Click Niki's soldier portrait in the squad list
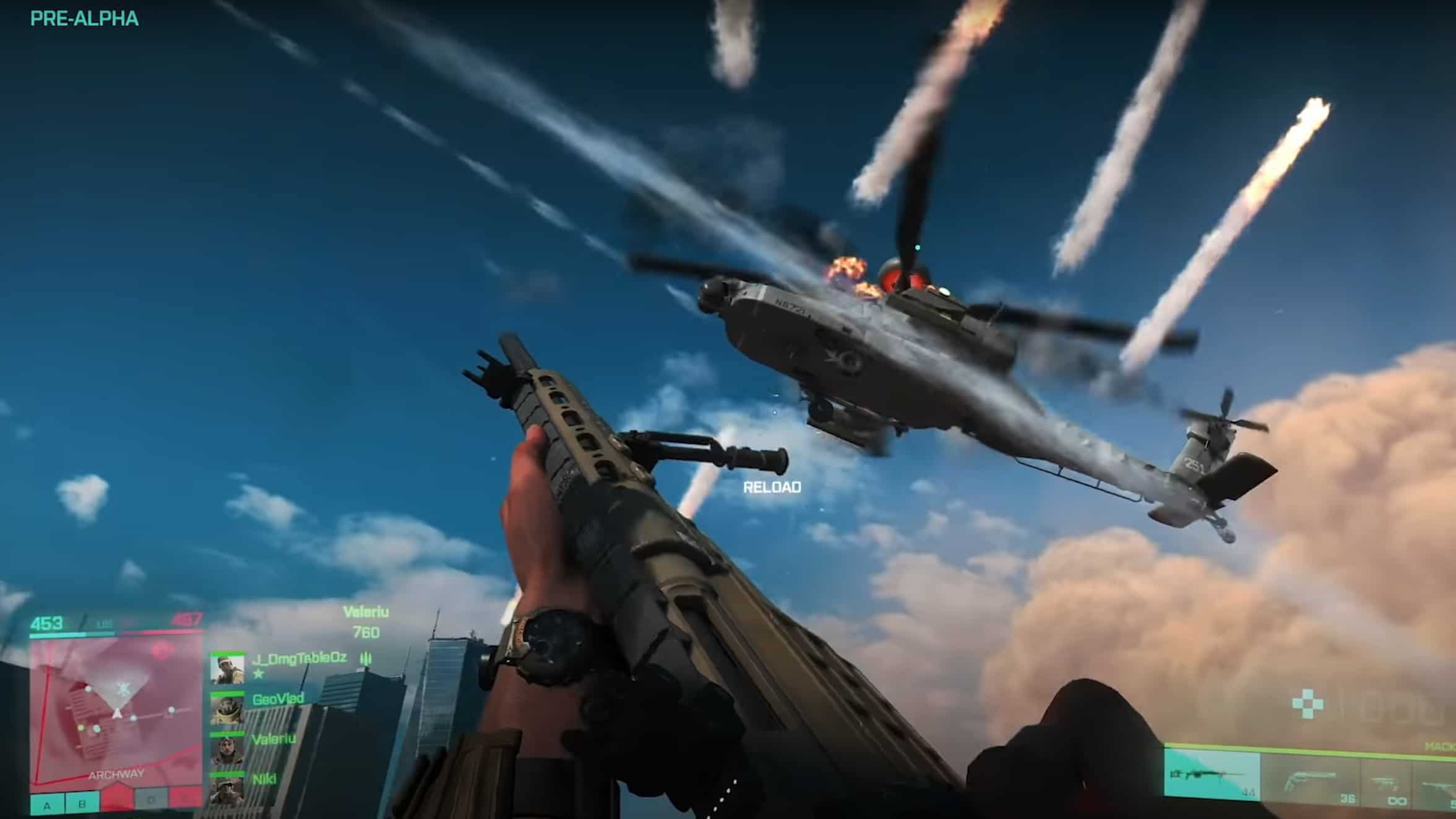Viewport: 1456px width, 819px height. click(x=228, y=792)
